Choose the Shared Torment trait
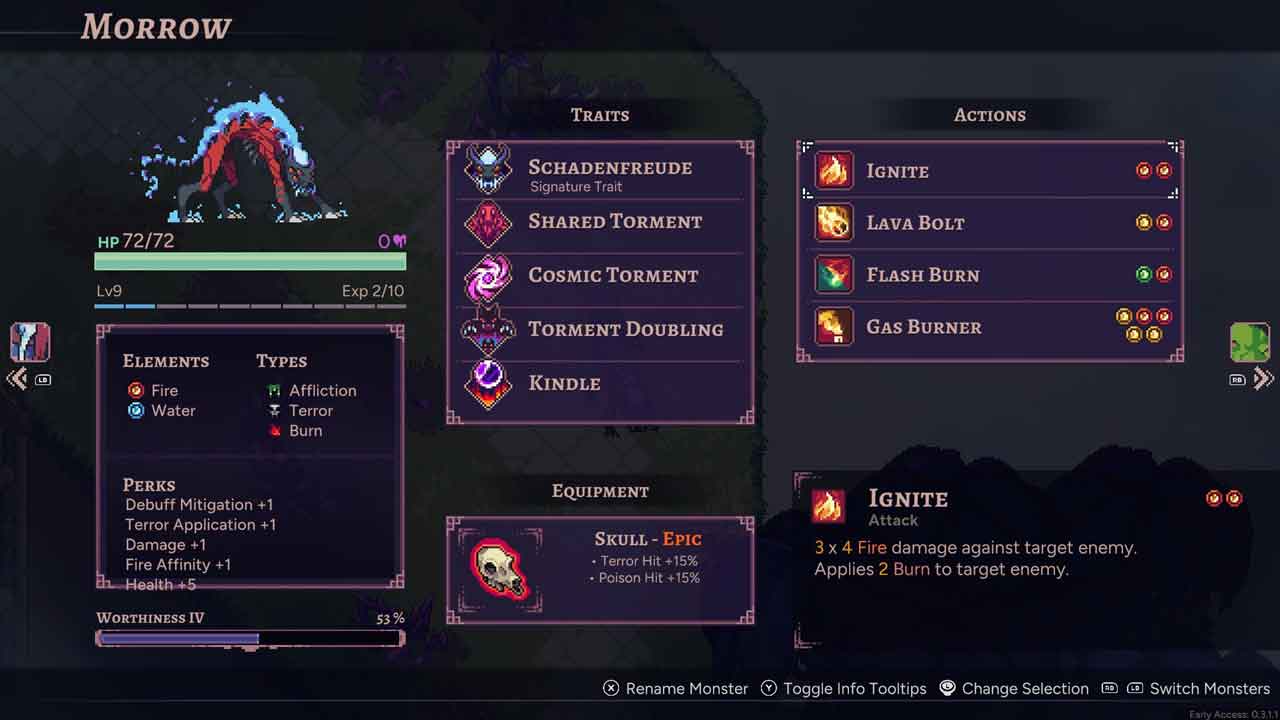Viewport: 1280px width, 720px height. (600, 222)
